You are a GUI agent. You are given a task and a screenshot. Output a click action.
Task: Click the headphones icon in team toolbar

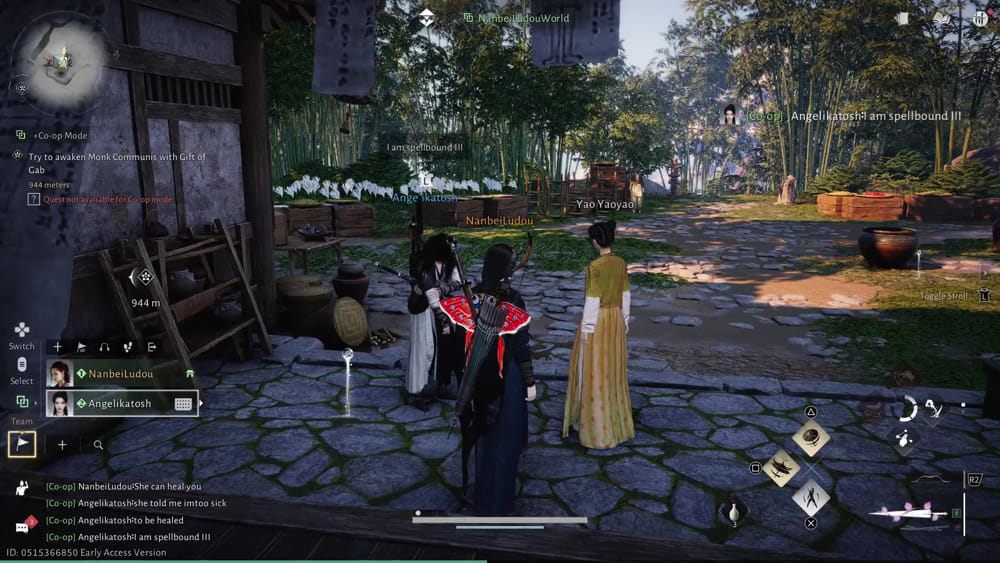tap(104, 347)
